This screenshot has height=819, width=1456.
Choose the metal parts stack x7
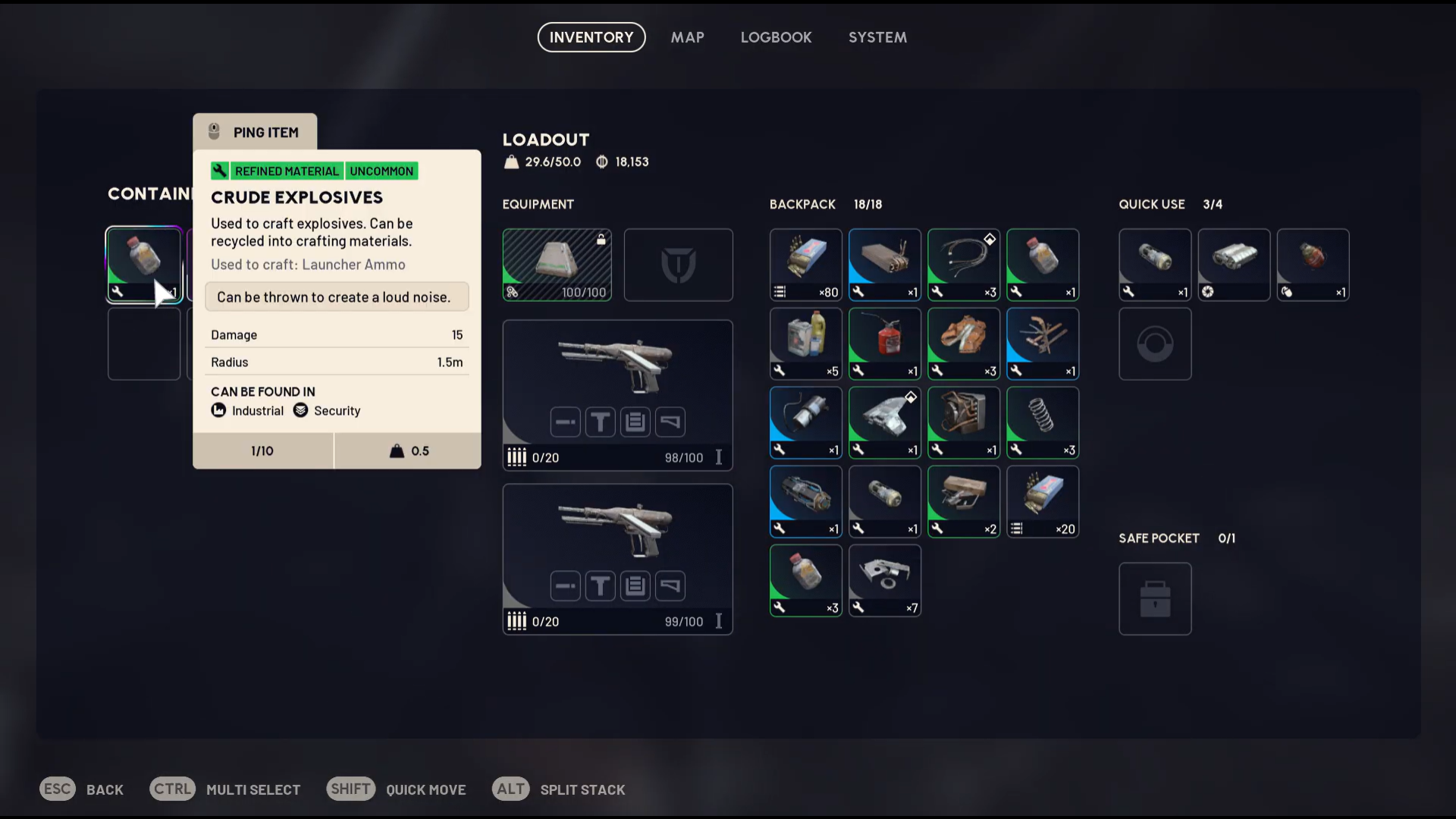click(884, 580)
